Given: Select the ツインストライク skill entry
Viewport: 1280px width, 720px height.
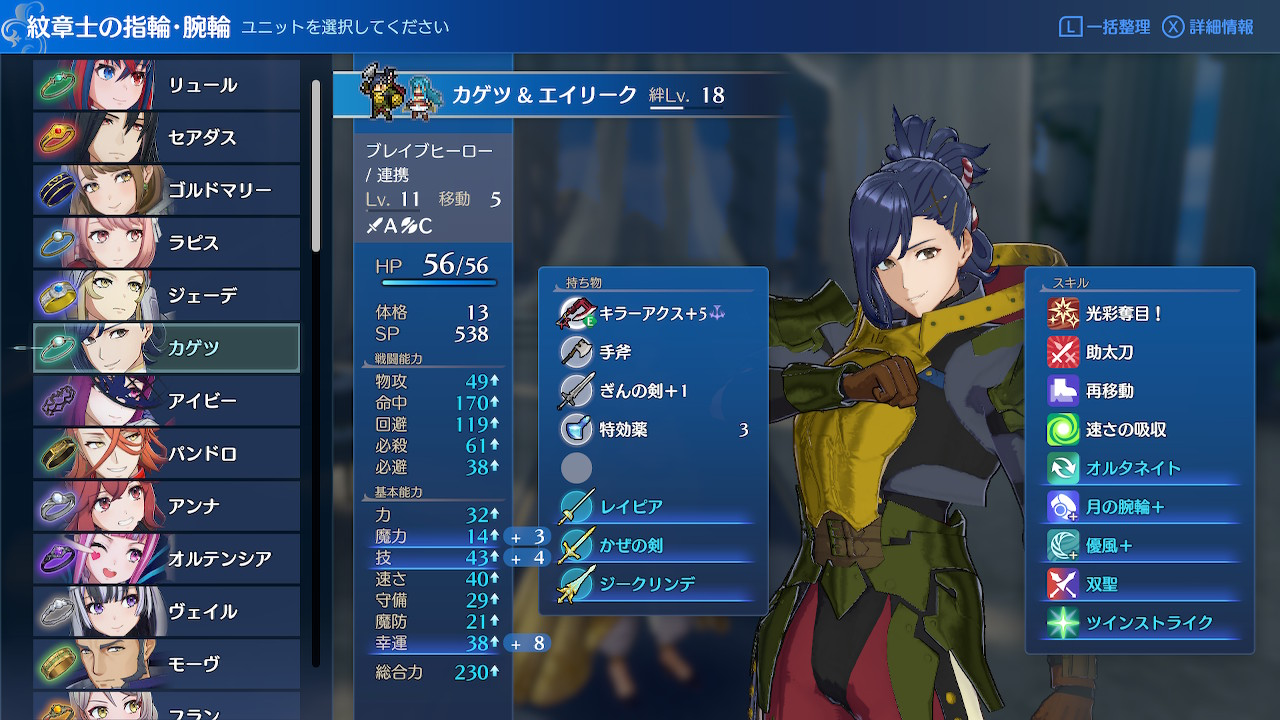Looking at the screenshot, I should pyautogui.click(x=1140, y=623).
